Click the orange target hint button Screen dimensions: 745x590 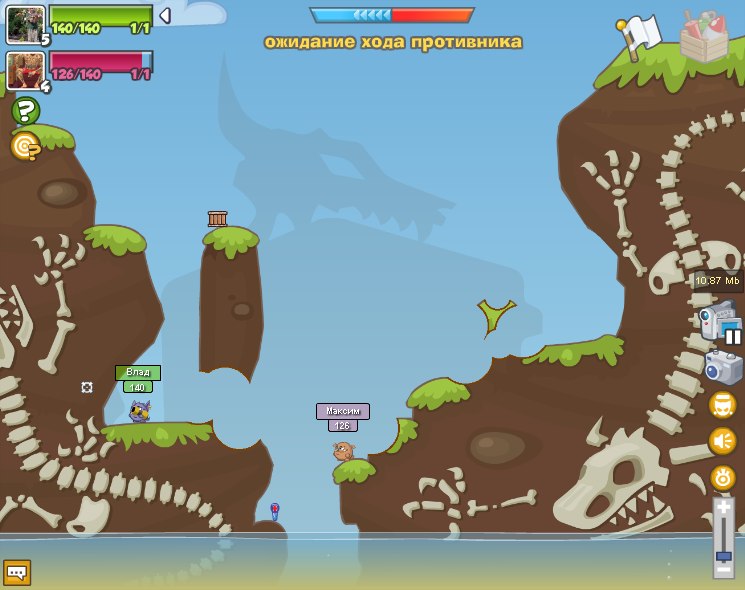point(25,146)
